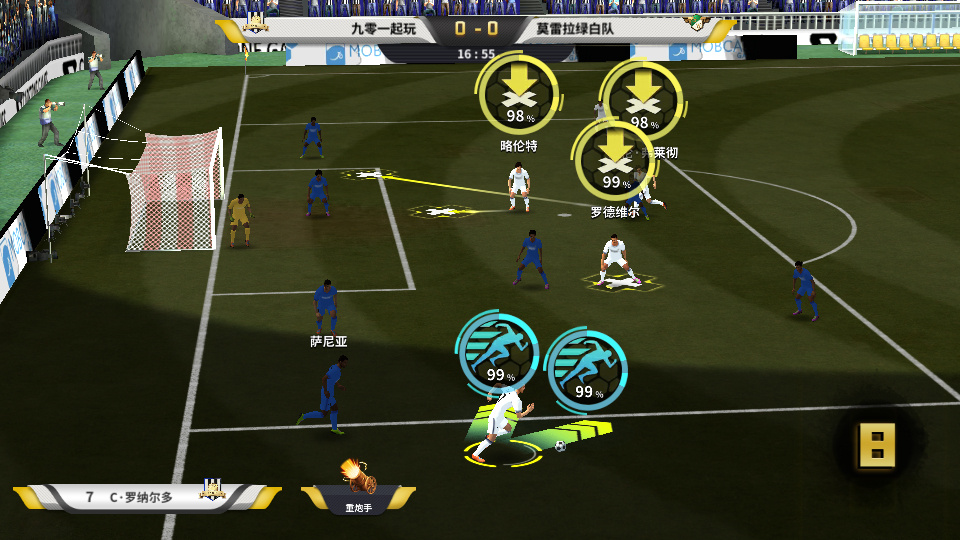Pause the match with the gold button
960x540 pixels.
coord(877,445)
